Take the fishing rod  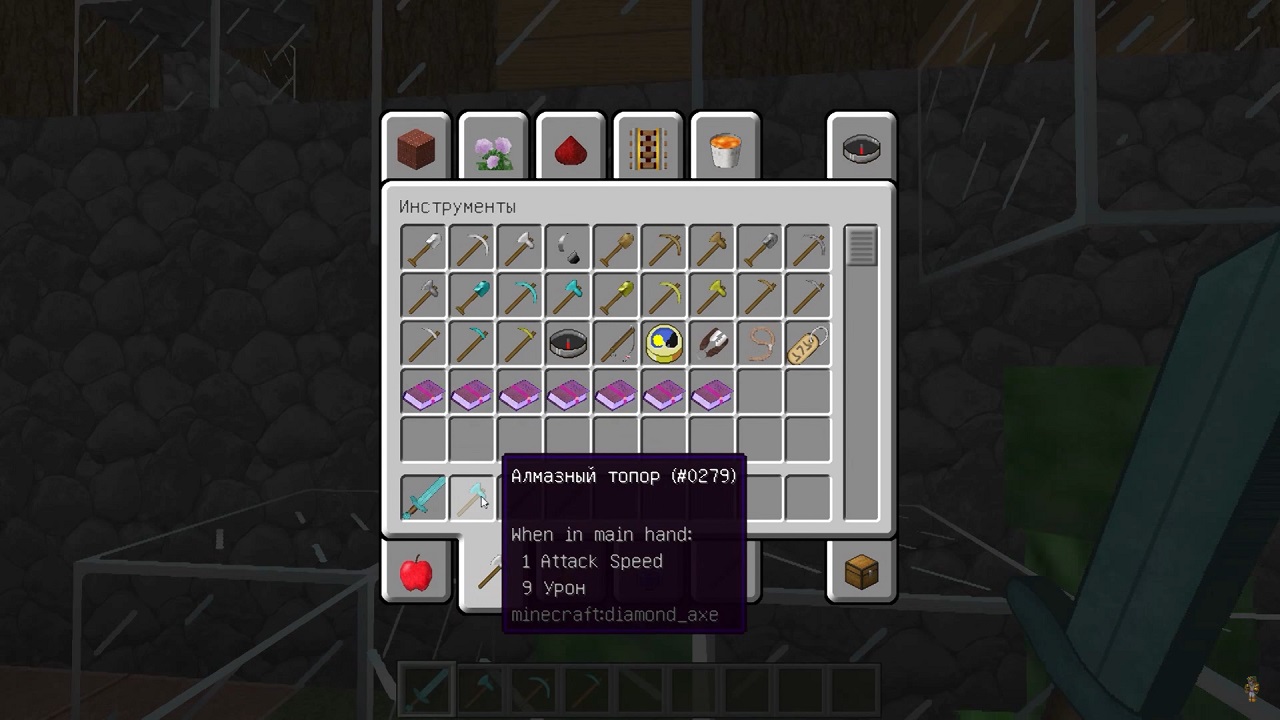click(615, 343)
